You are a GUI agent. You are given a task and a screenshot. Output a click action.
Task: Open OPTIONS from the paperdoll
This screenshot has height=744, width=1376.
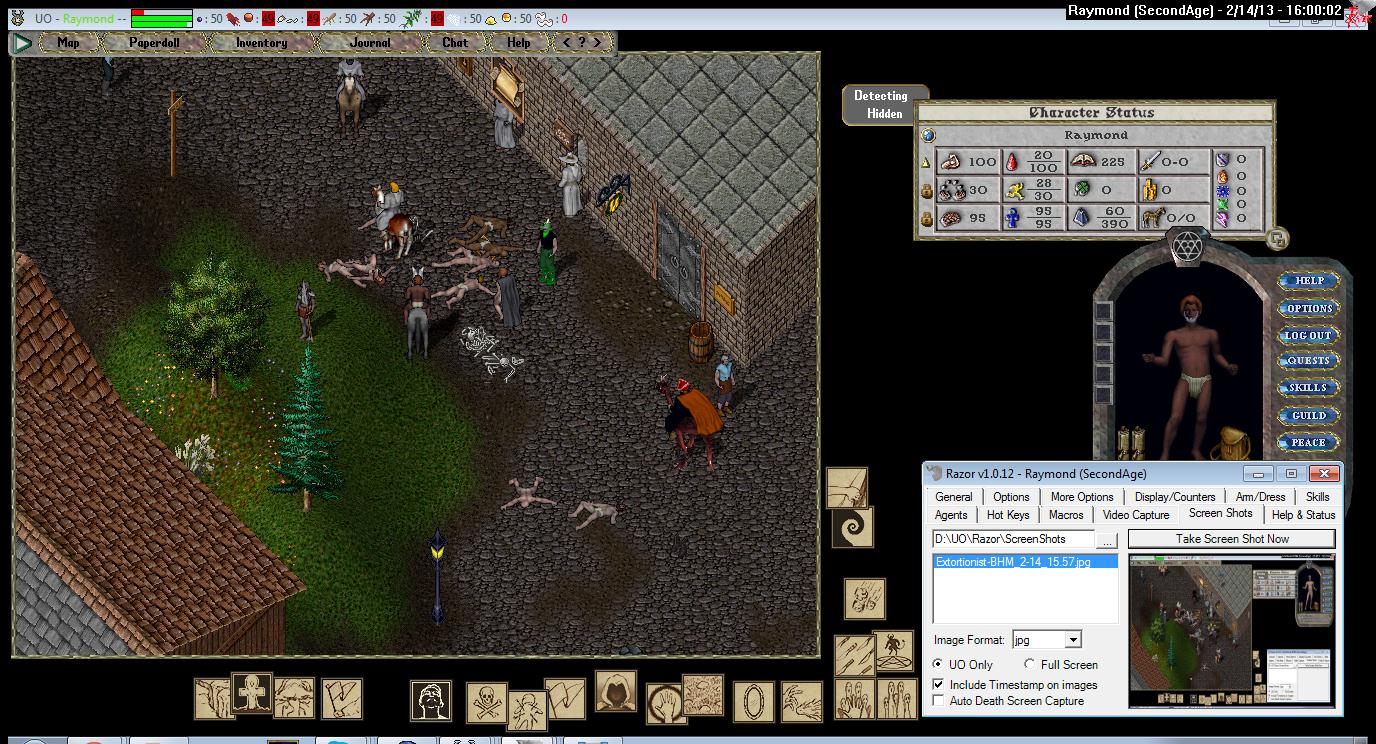tap(1309, 308)
